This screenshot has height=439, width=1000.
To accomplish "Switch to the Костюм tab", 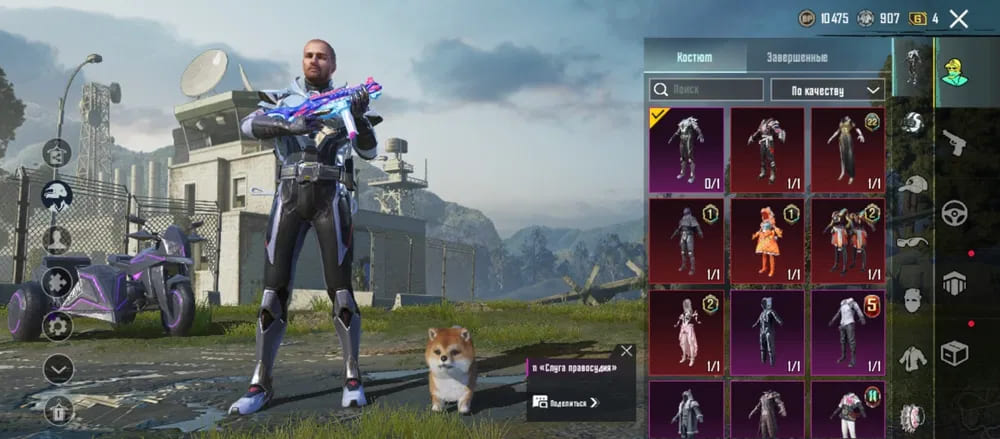I will (694, 57).
